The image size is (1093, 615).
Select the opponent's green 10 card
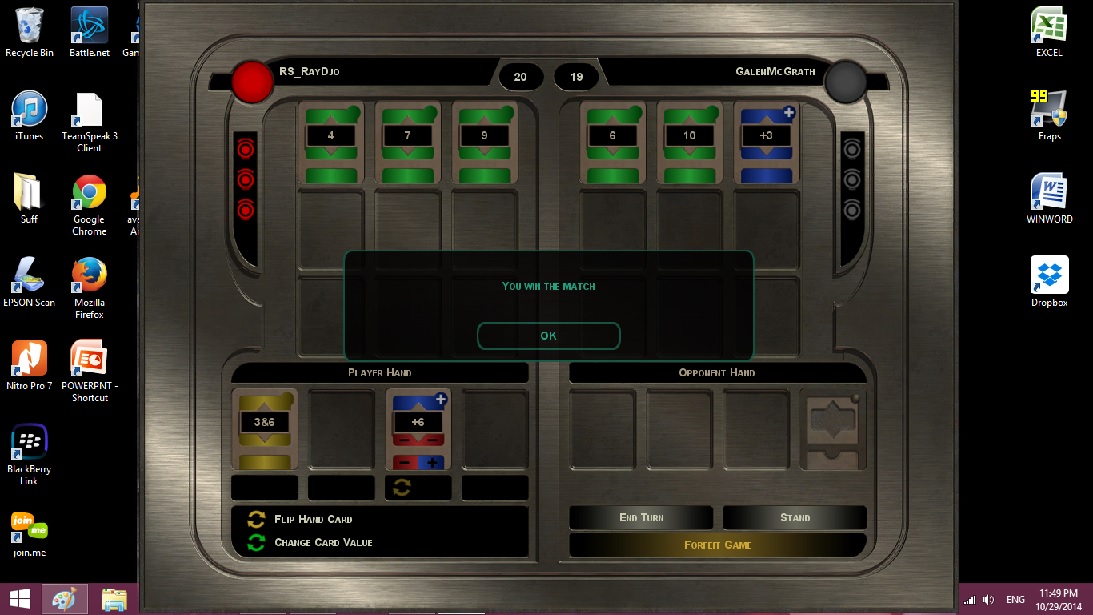point(690,143)
